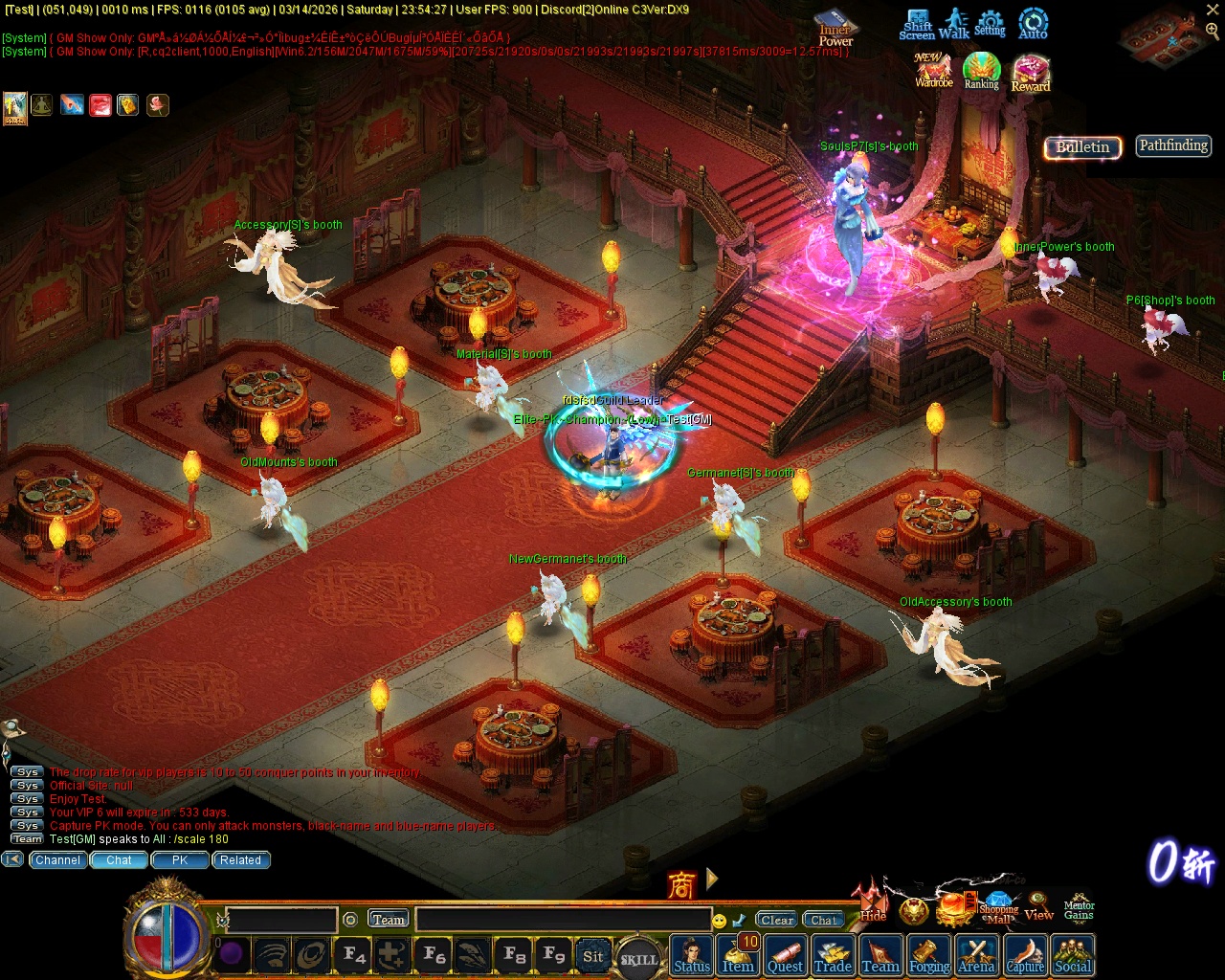Select the PK chat tab
The height and width of the screenshot is (980, 1225).
(x=180, y=860)
